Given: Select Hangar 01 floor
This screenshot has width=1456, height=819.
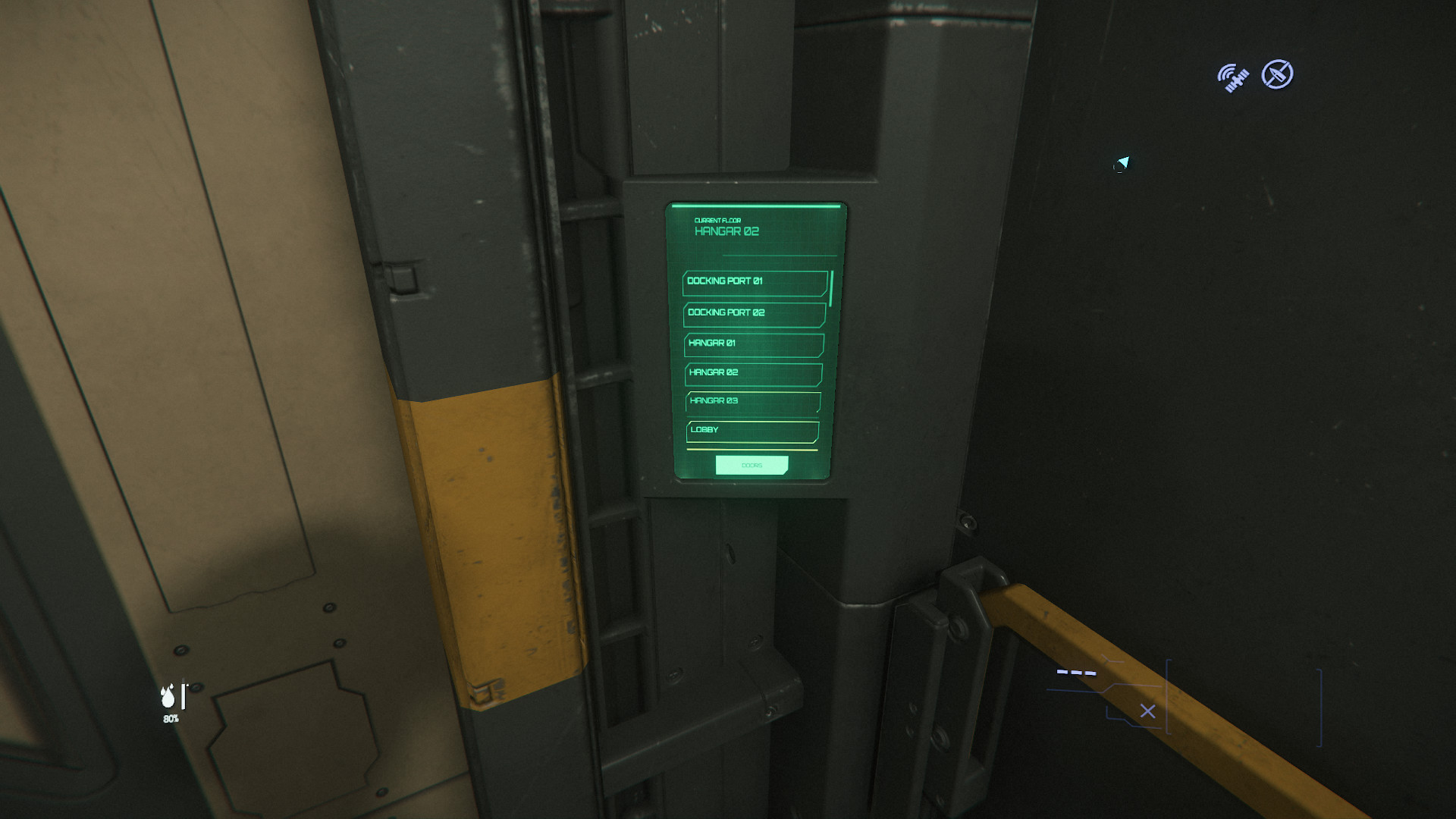Looking at the screenshot, I should [x=753, y=345].
